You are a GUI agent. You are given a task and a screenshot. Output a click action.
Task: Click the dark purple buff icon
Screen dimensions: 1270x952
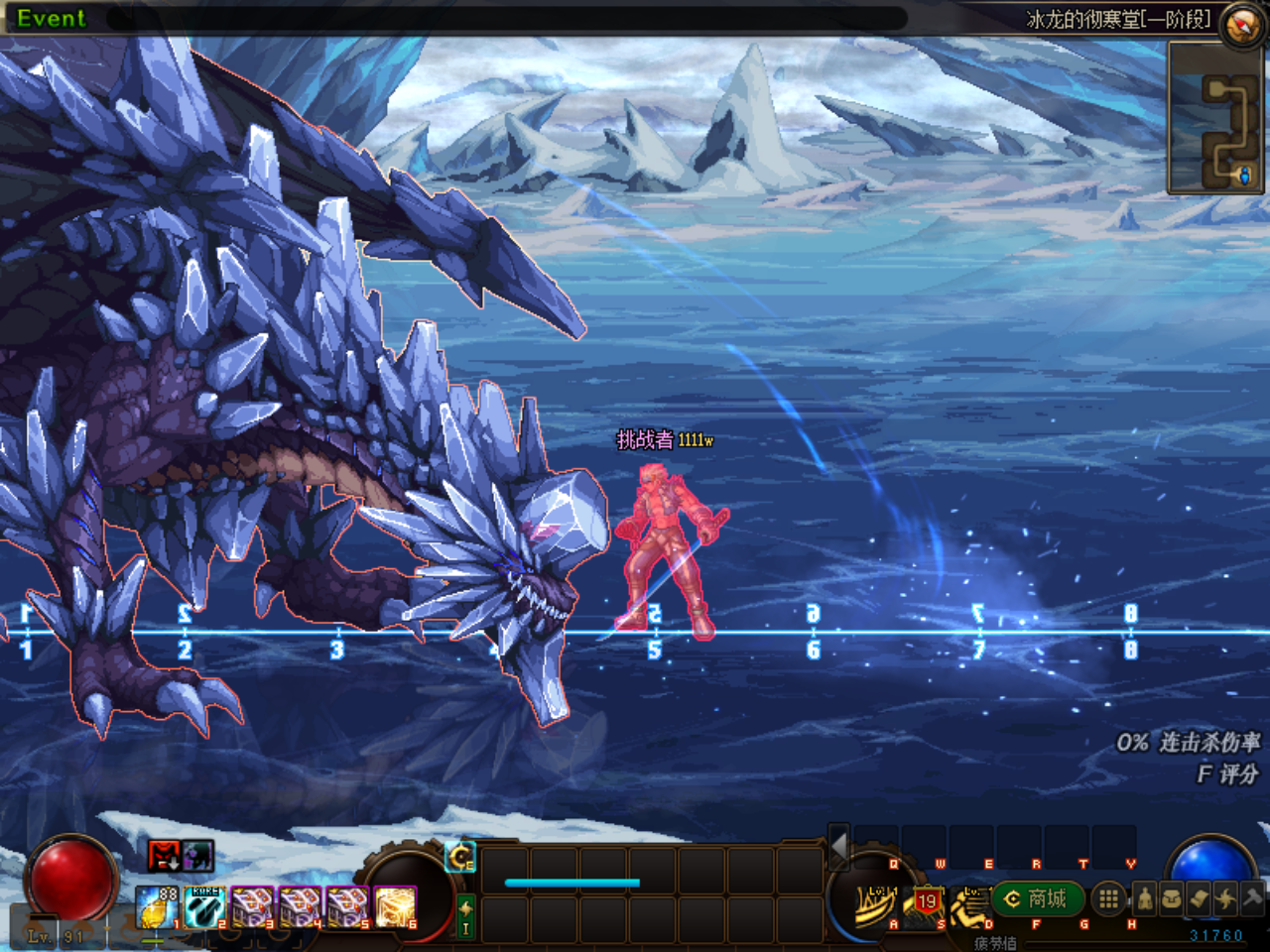197,856
